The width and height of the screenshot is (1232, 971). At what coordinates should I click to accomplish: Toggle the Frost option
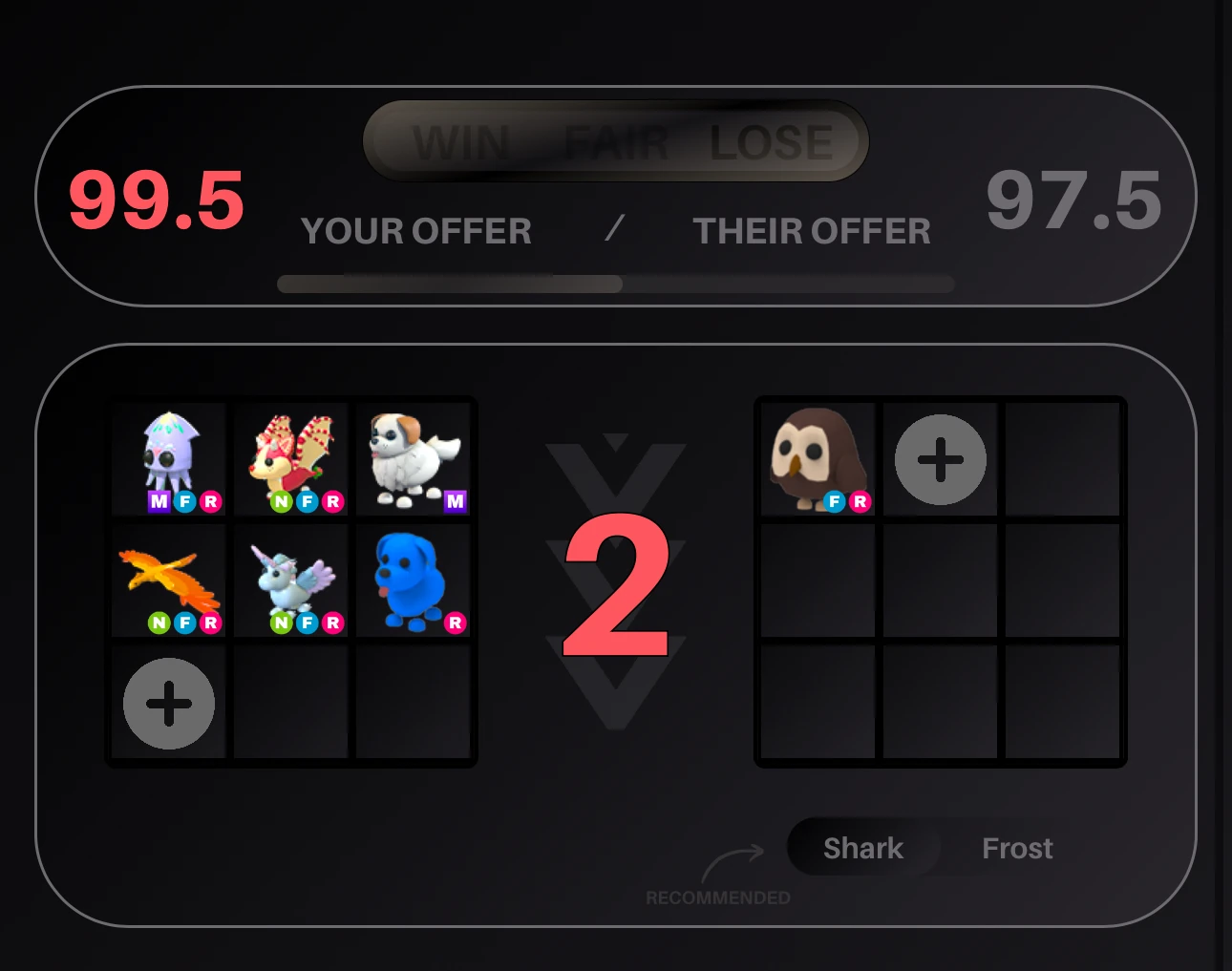pyautogui.click(x=1017, y=848)
